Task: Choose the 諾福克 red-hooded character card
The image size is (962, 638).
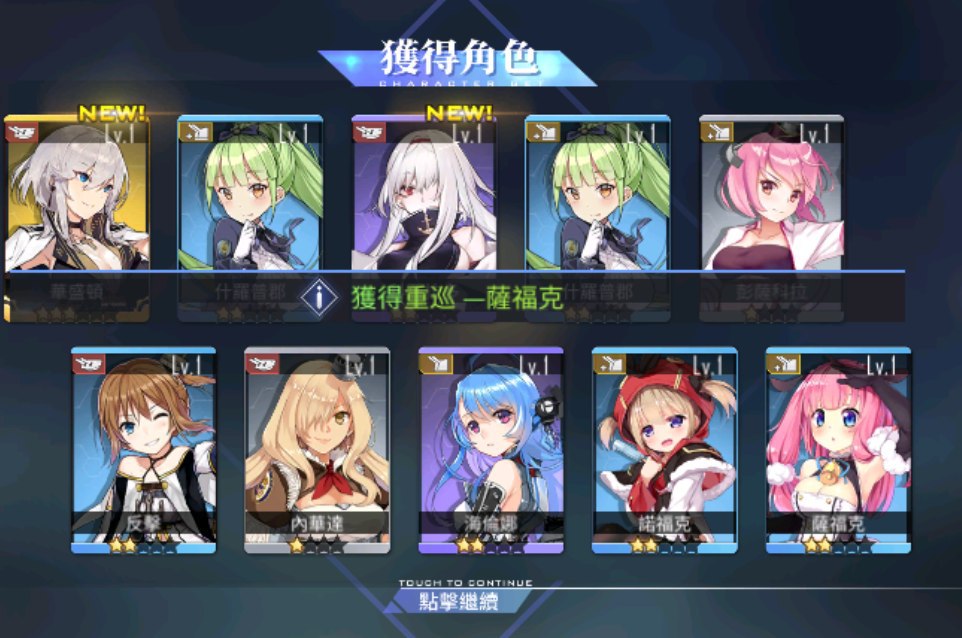Action: pos(664,450)
